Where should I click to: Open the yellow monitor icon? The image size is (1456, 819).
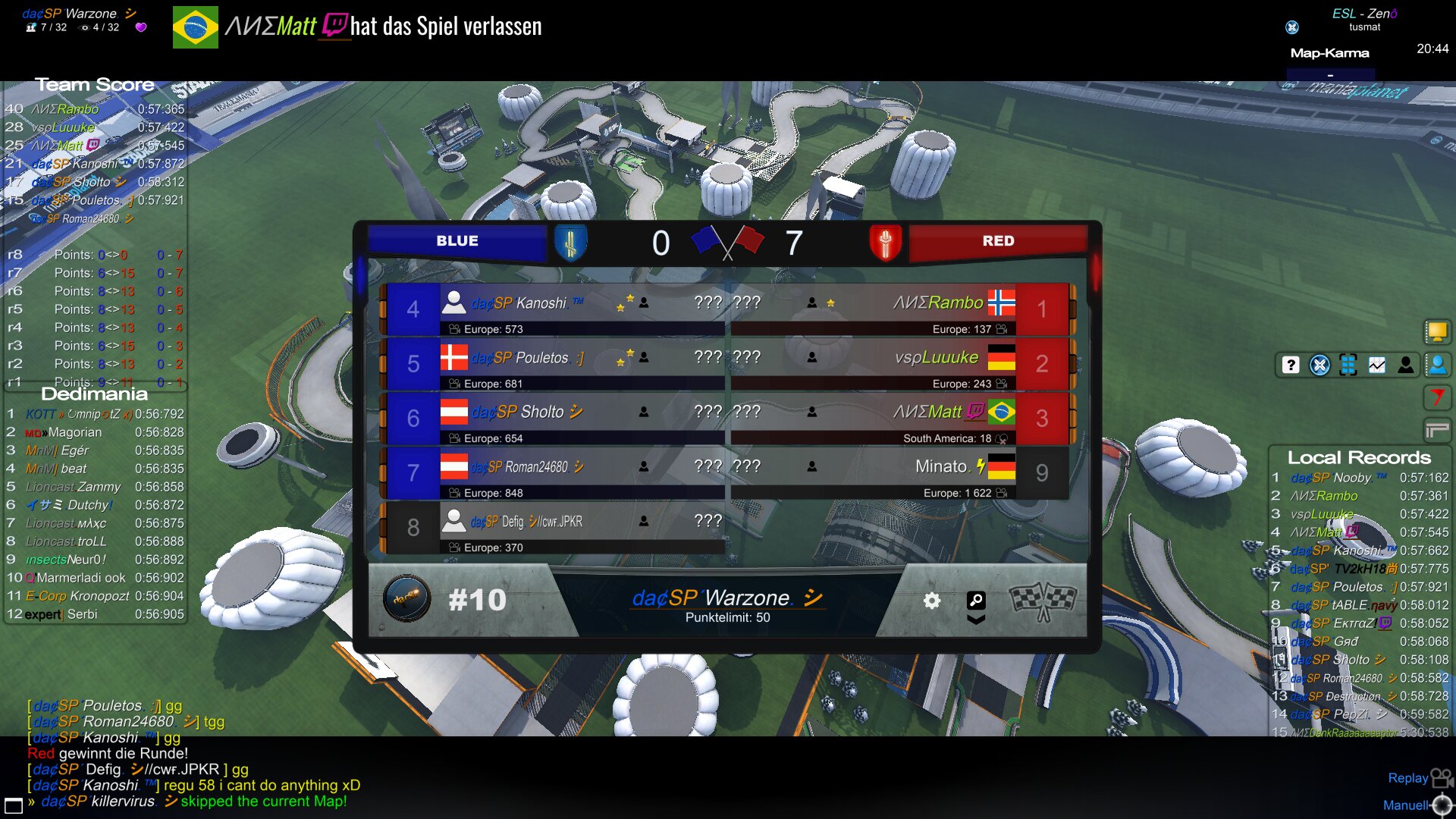pyautogui.click(x=1437, y=331)
